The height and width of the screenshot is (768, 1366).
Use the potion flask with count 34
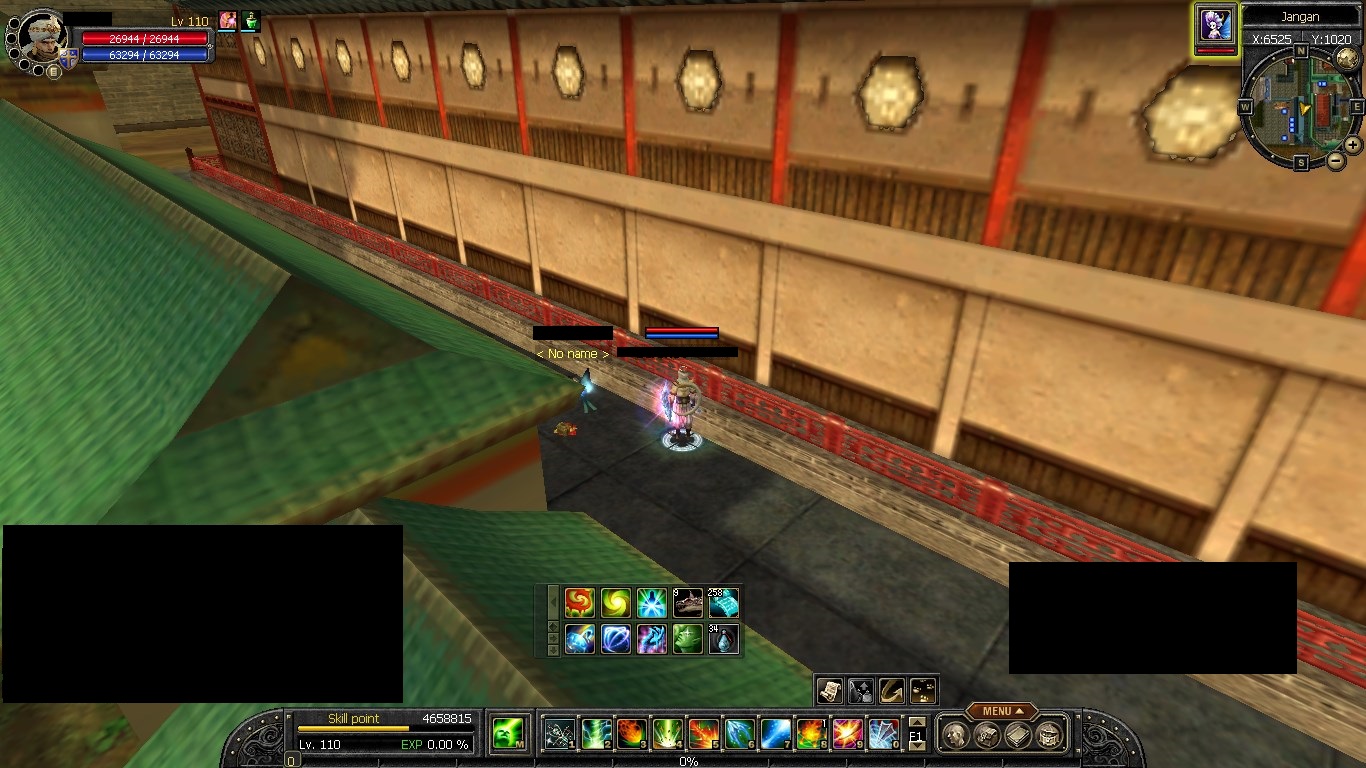tap(723, 638)
